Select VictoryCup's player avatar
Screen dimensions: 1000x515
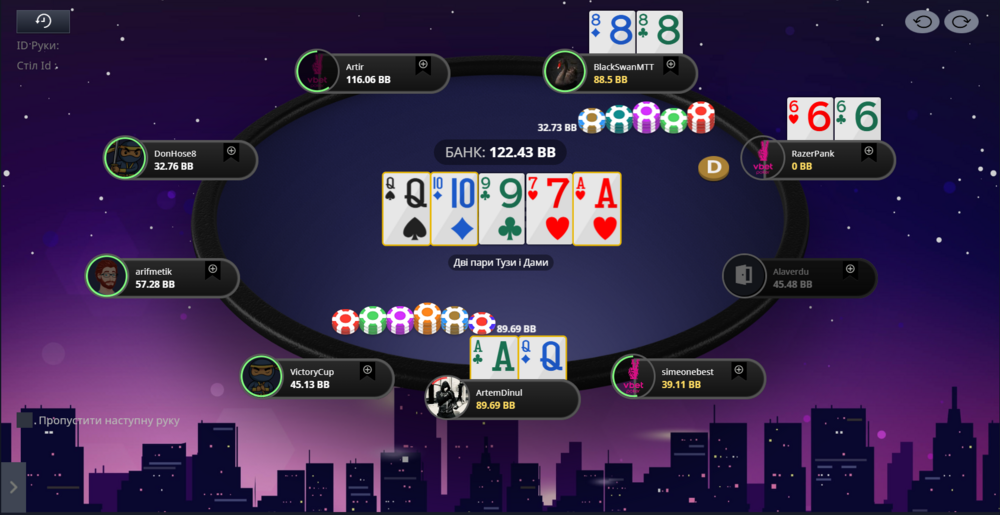[262, 376]
